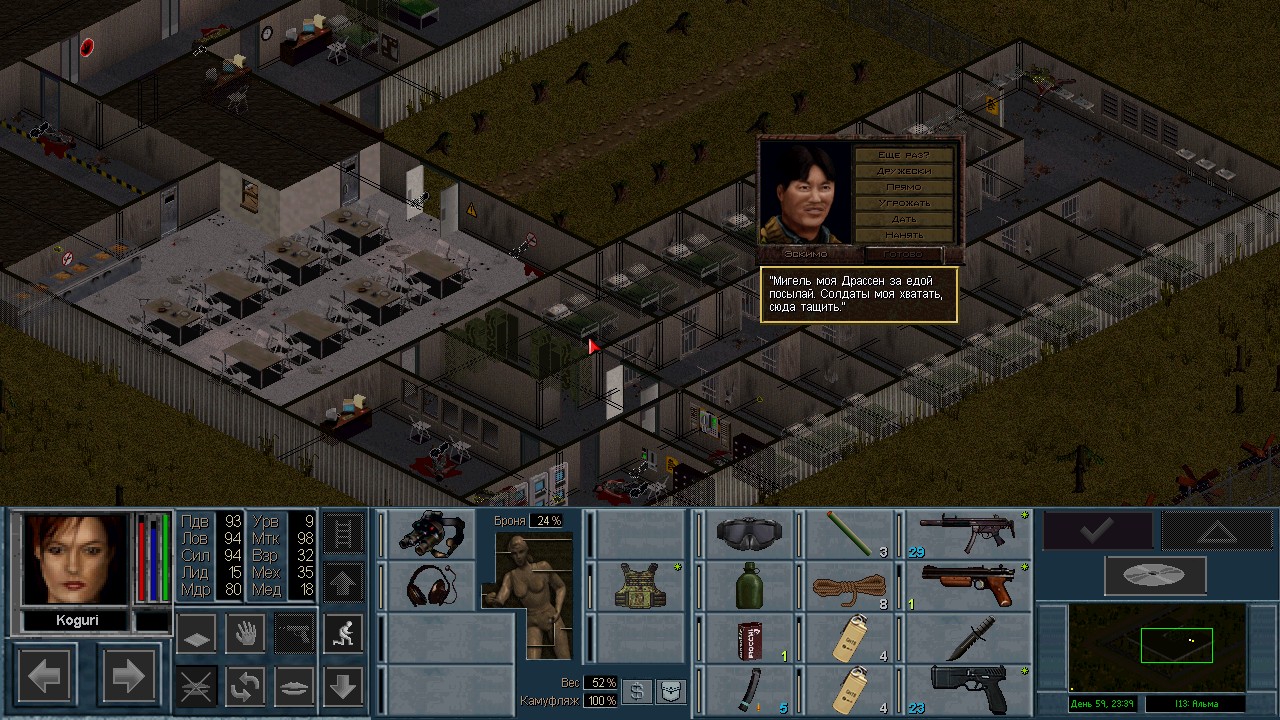Select the headset equipment slot
The height and width of the screenshot is (720, 1280).
(x=431, y=586)
